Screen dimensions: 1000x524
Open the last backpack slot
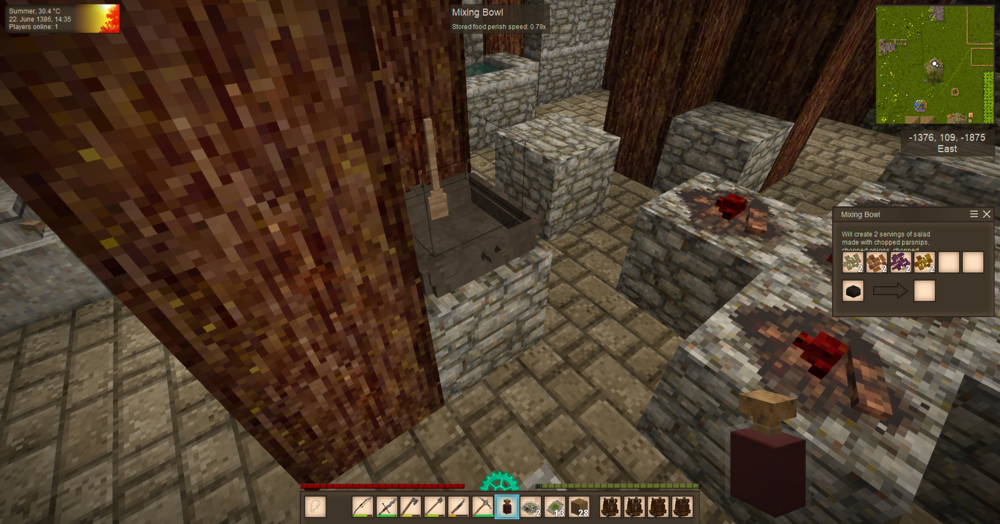(683, 506)
